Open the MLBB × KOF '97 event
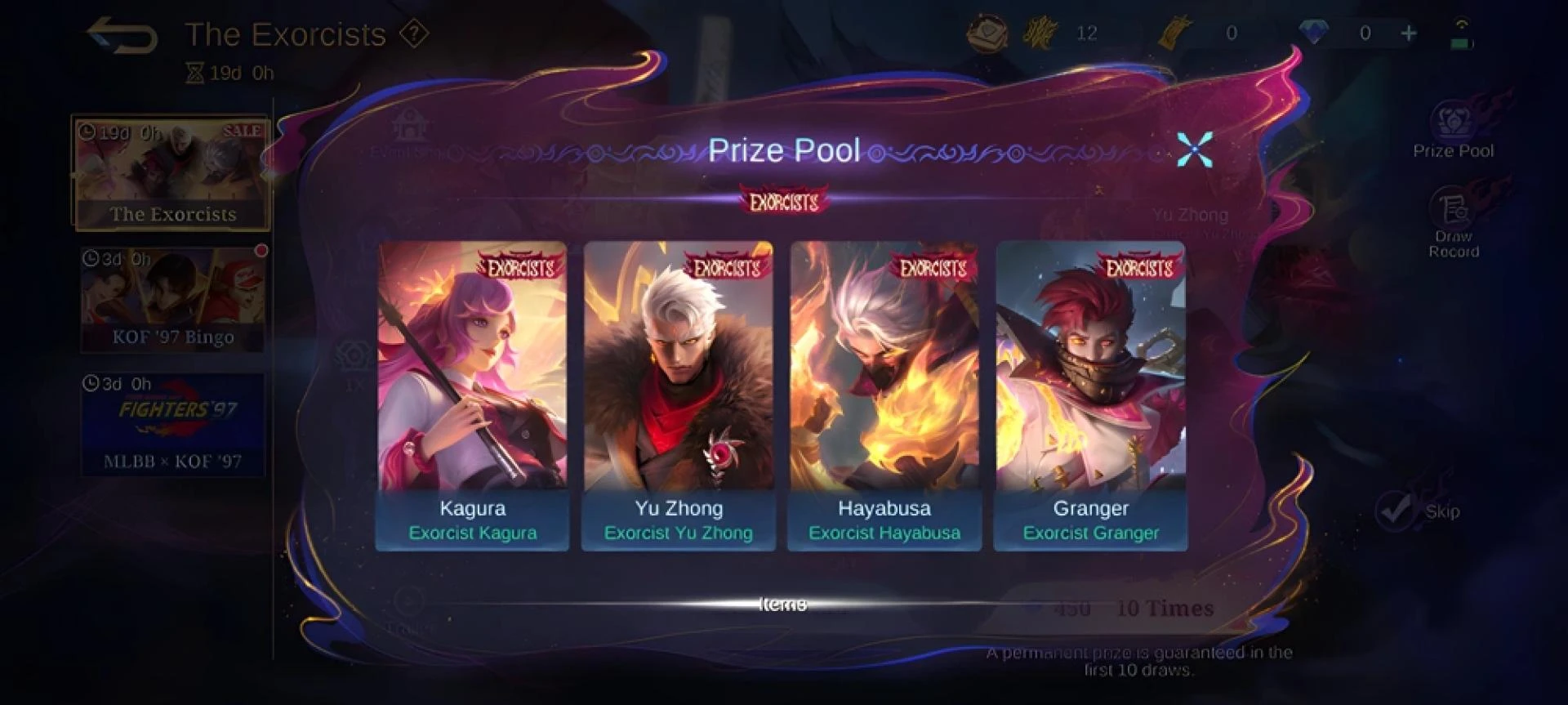1568x705 pixels. (172, 425)
